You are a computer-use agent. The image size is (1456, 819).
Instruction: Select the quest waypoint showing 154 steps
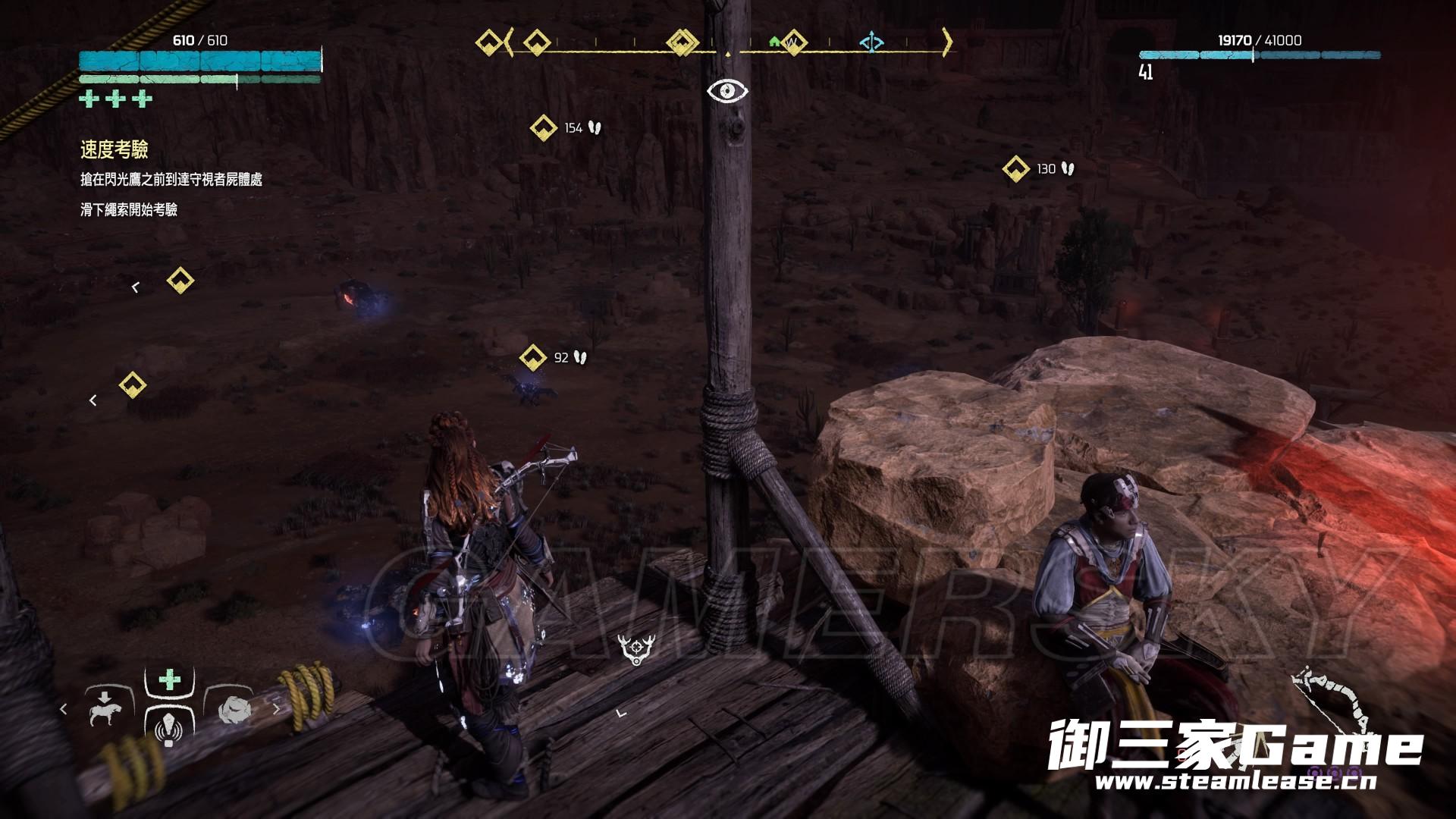click(x=544, y=127)
